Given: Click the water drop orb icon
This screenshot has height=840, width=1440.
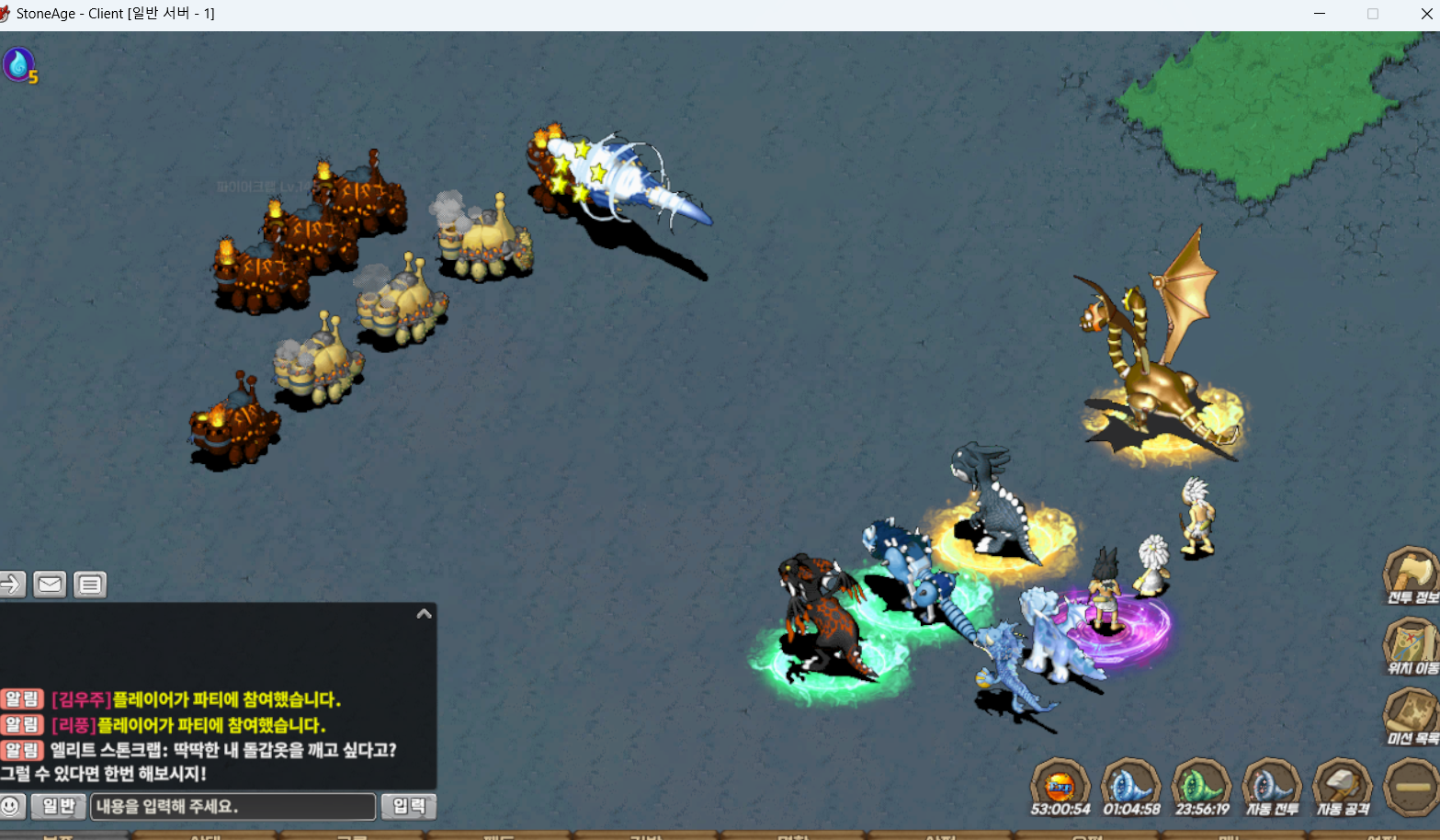Looking at the screenshot, I should 17,64.
